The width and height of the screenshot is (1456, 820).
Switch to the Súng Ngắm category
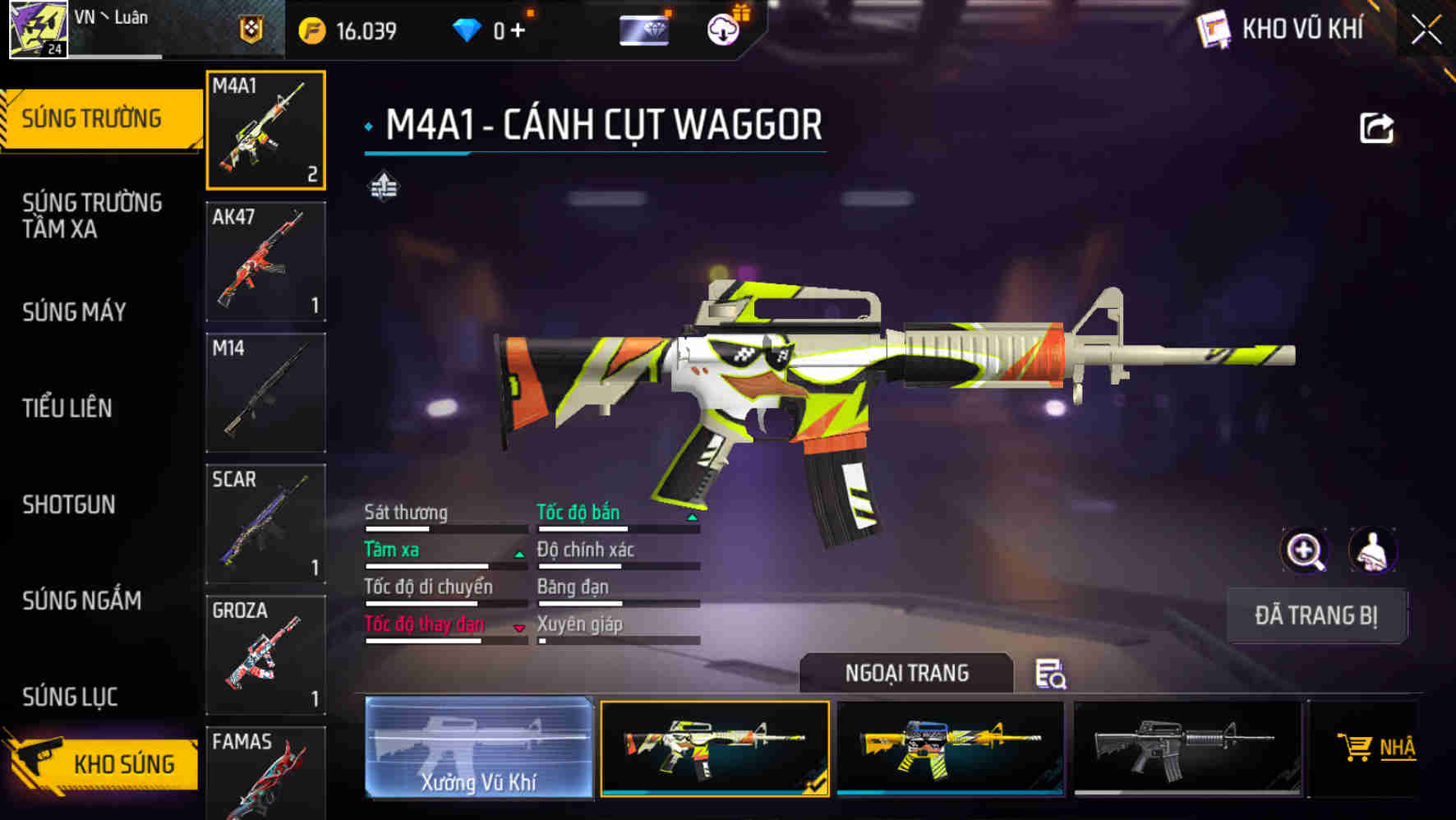coord(82,601)
